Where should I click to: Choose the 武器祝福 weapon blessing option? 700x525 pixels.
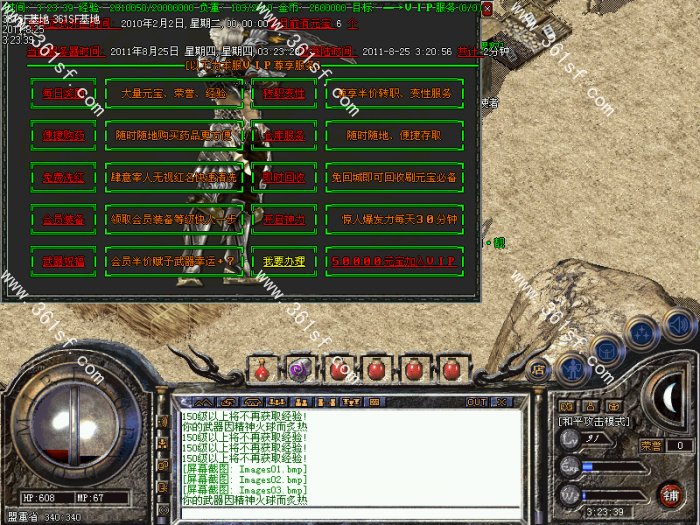[63, 261]
